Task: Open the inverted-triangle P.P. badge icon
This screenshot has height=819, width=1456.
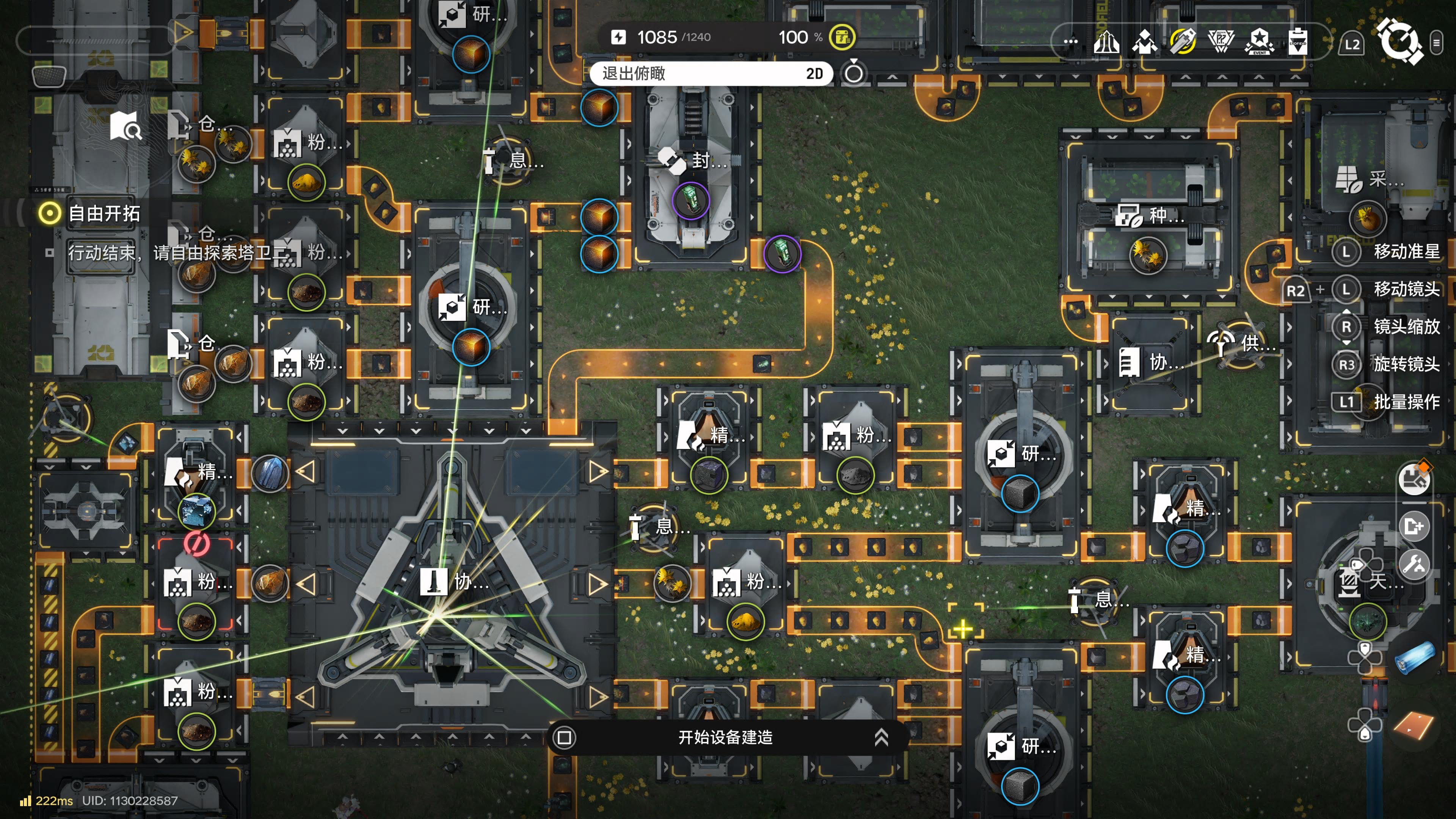Action: [x=1221, y=41]
